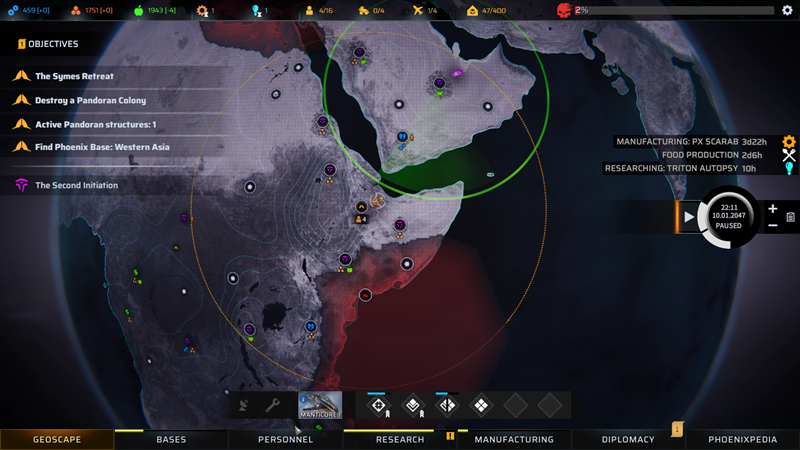The width and height of the screenshot is (800, 450).
Task: Select the Geoscape tab
Action: click(x=57, y=439)
